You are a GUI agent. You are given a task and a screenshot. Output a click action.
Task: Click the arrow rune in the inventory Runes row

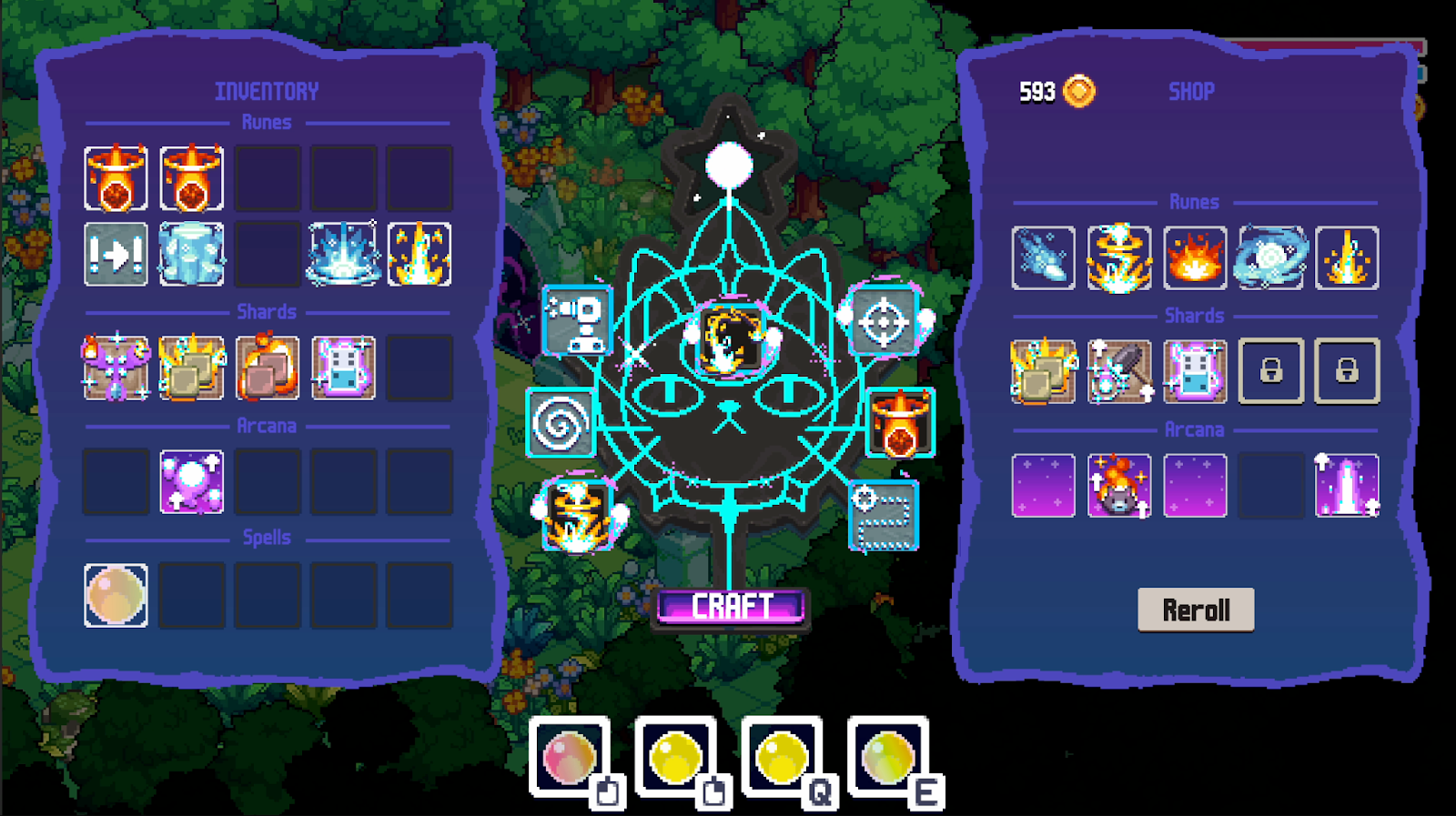coord(115,255)
